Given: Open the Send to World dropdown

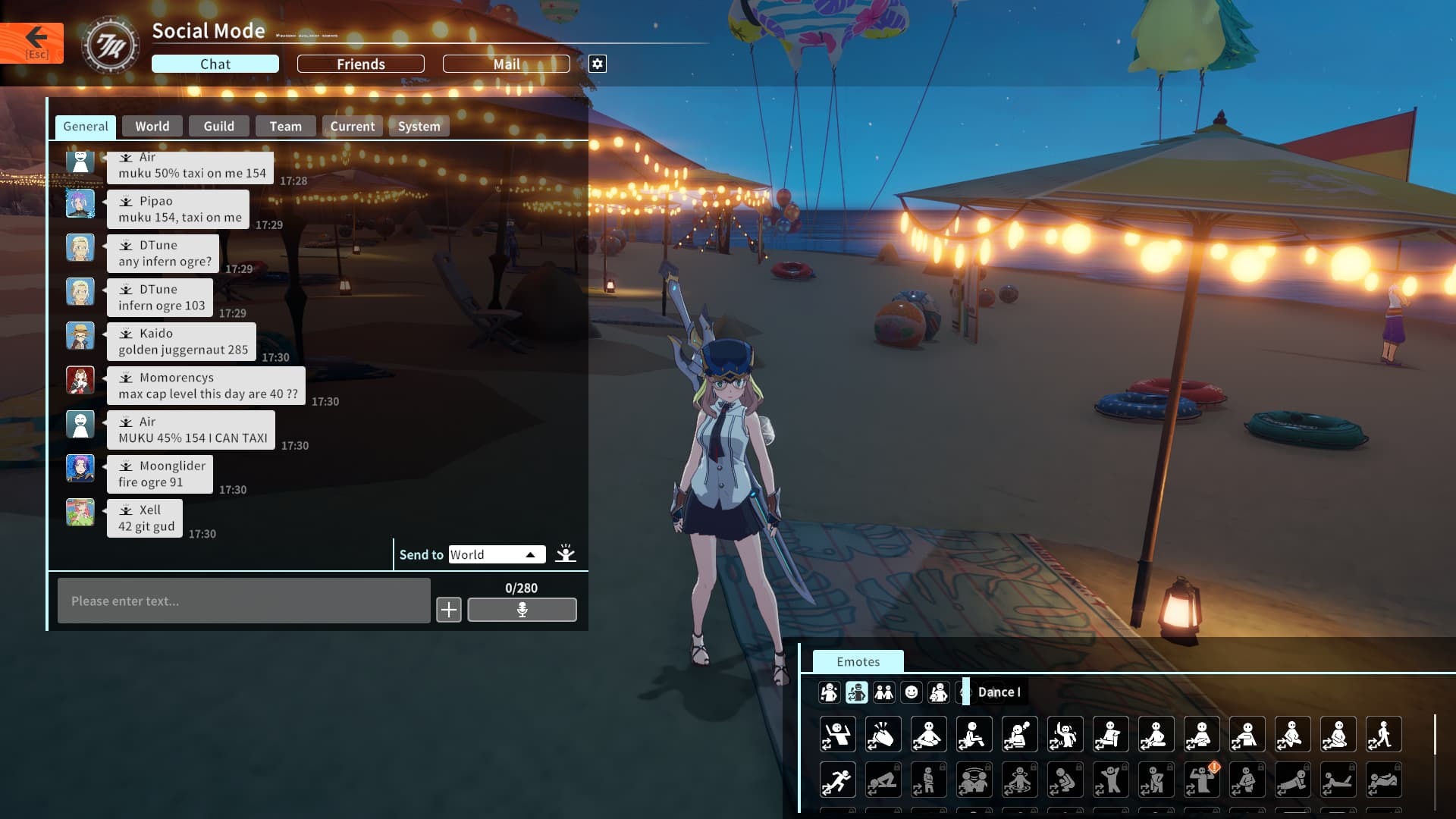Looking at the screenshot, I should pos(497,554).
